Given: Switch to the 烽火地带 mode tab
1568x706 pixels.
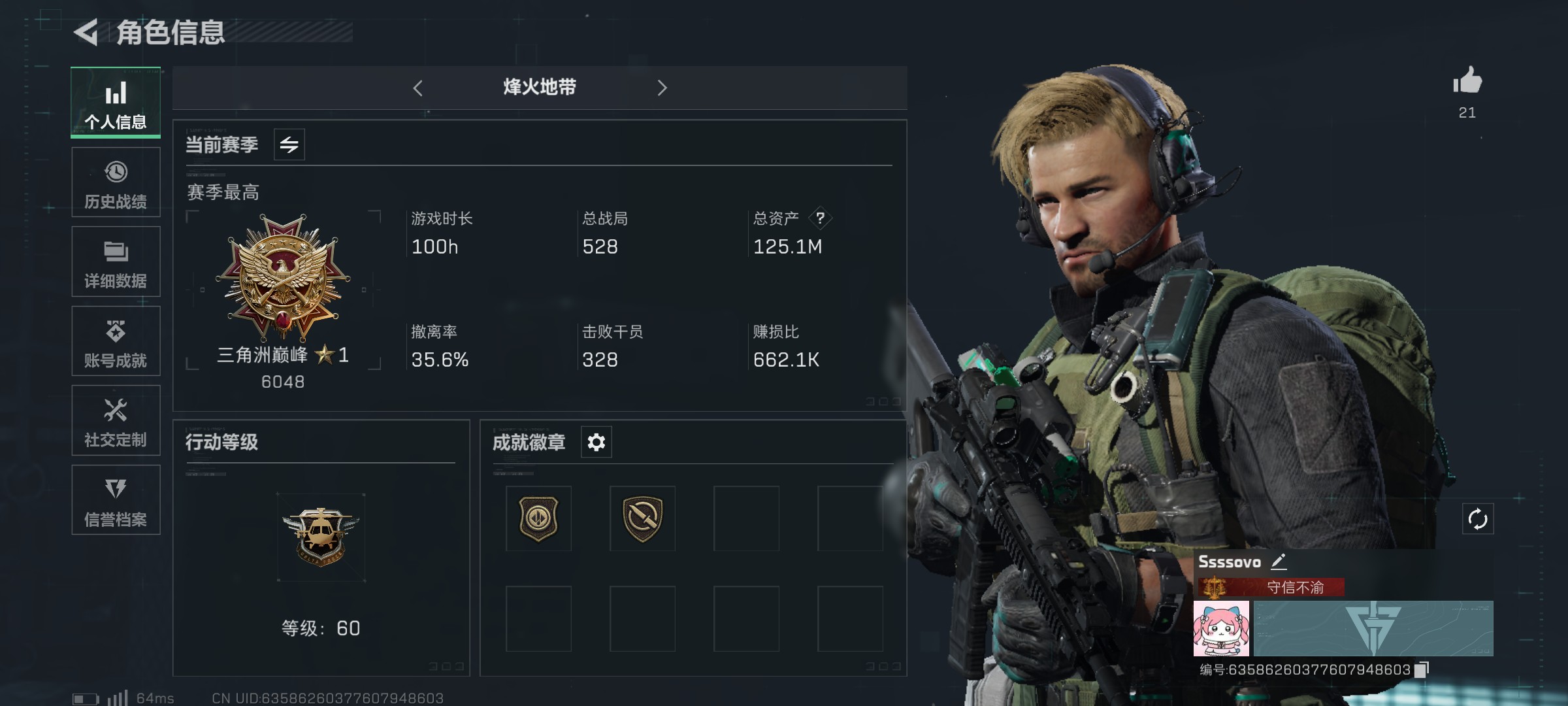Looking at the screenshot, I should pos(540,88).
